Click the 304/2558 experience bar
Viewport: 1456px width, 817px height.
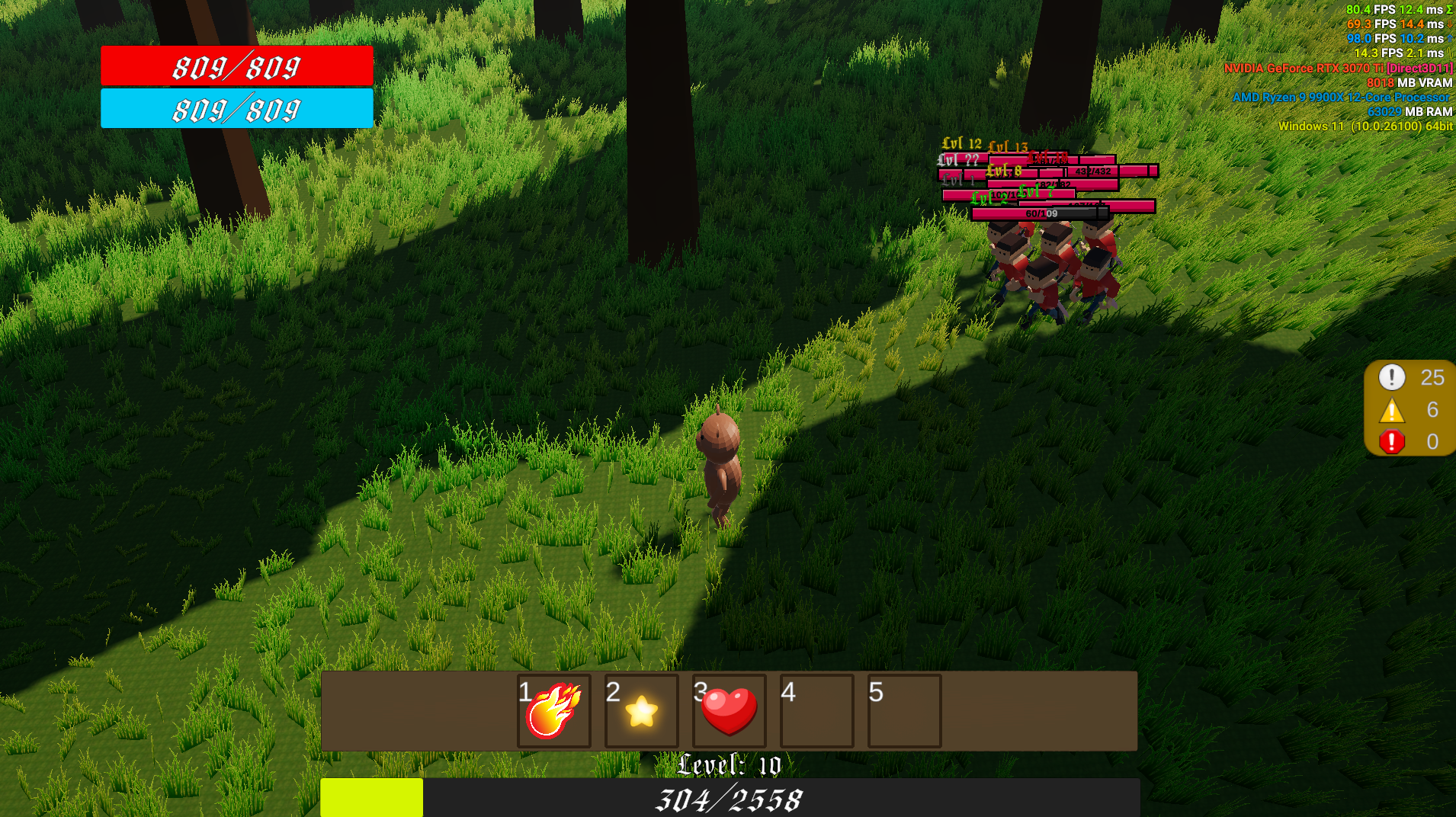click(728, 799)
